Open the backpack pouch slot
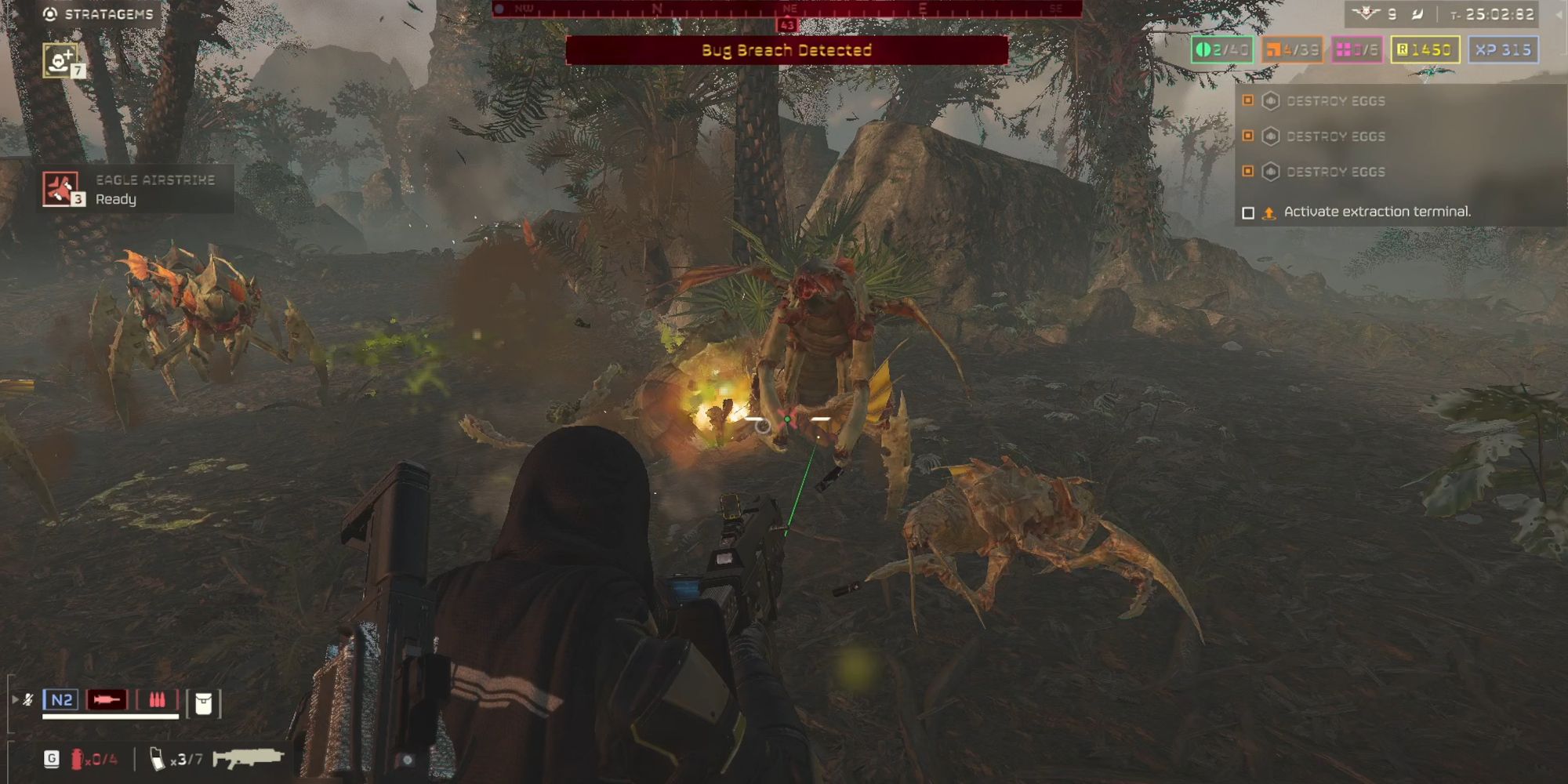This screenshot has width=1568, height=784. [203, 703]
